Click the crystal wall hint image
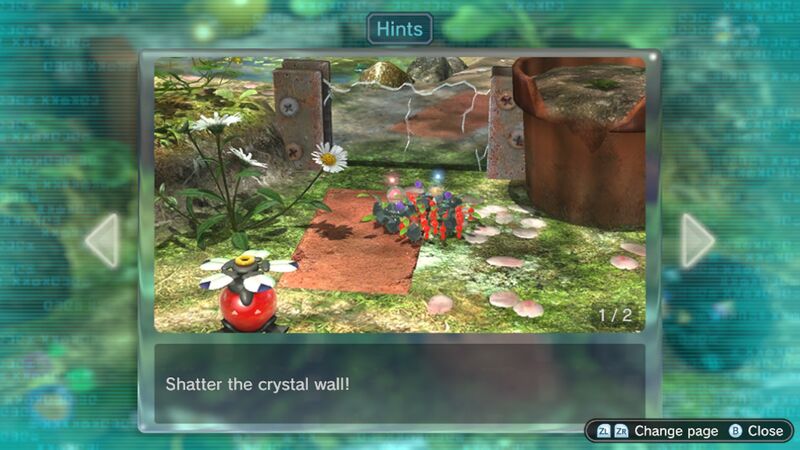The height and width of the screenshot is (450, 800). coord(400,194)
